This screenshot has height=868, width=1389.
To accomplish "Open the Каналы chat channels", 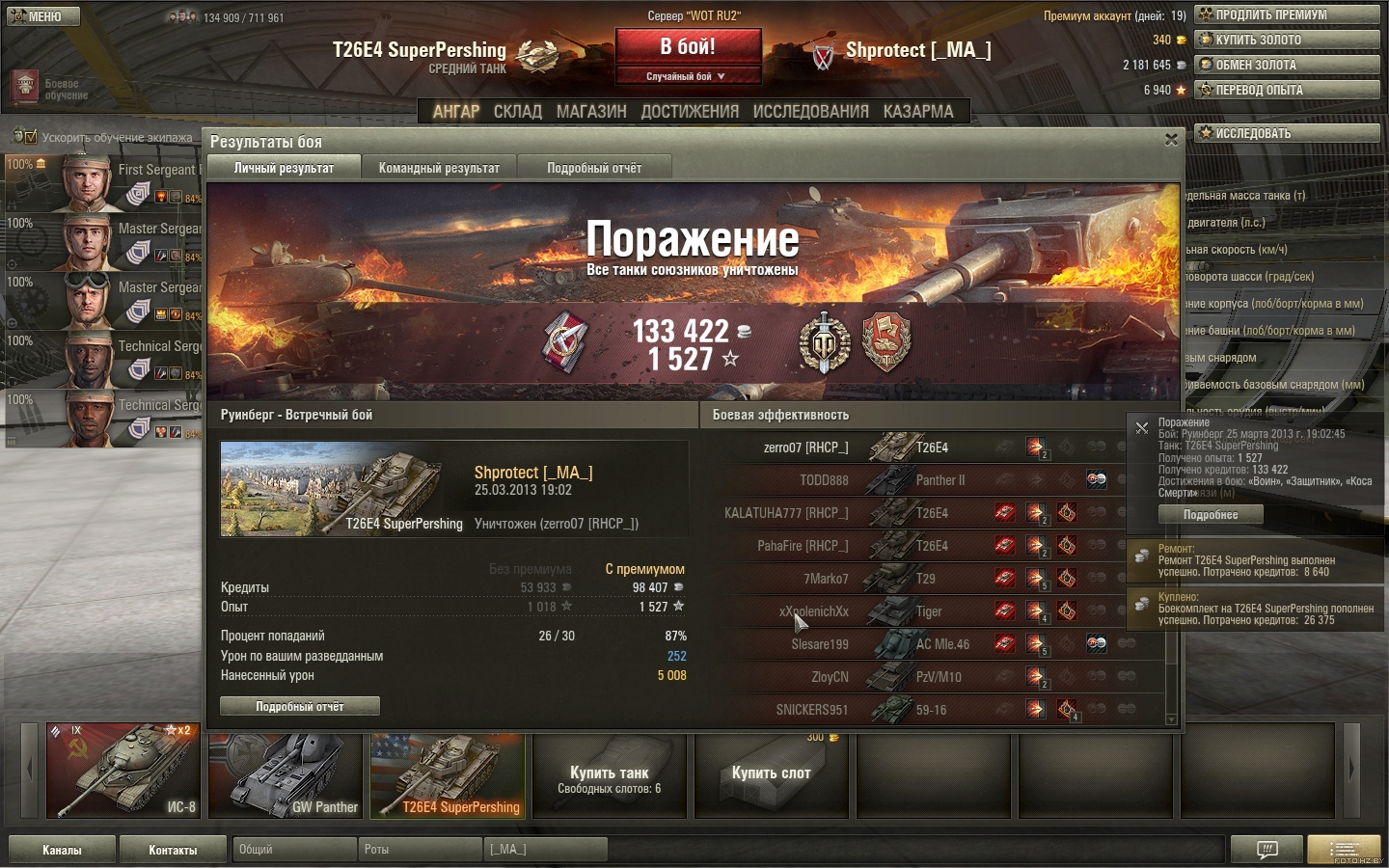I will pos(62,850).
